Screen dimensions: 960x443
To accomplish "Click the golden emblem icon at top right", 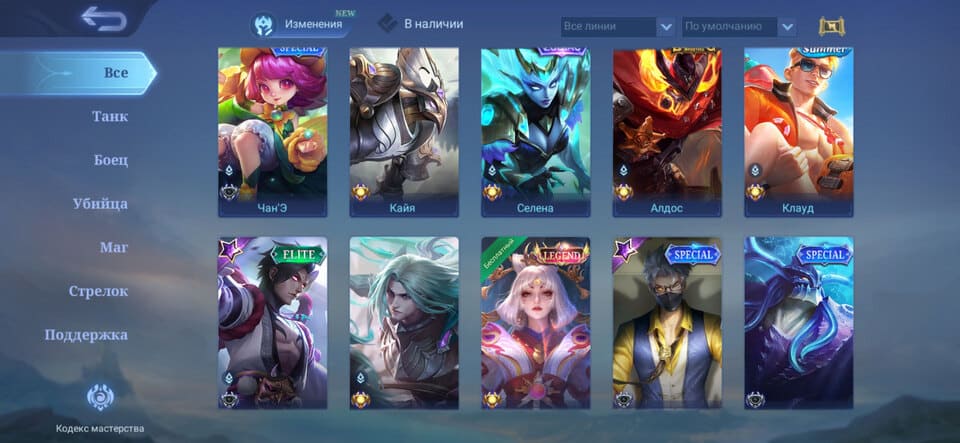I will coord(831,27).
